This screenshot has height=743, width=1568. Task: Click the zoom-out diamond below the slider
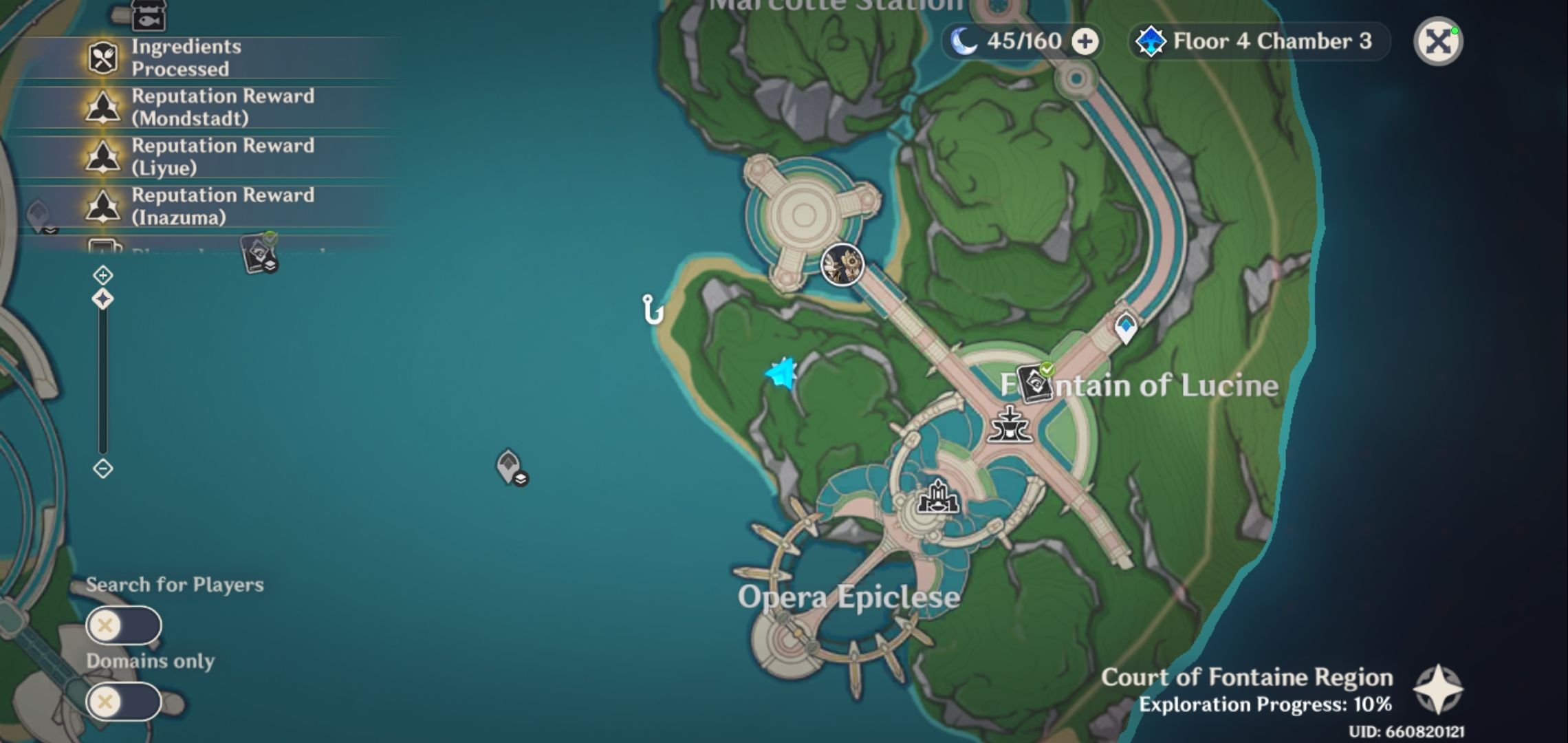tap(102, 469)
